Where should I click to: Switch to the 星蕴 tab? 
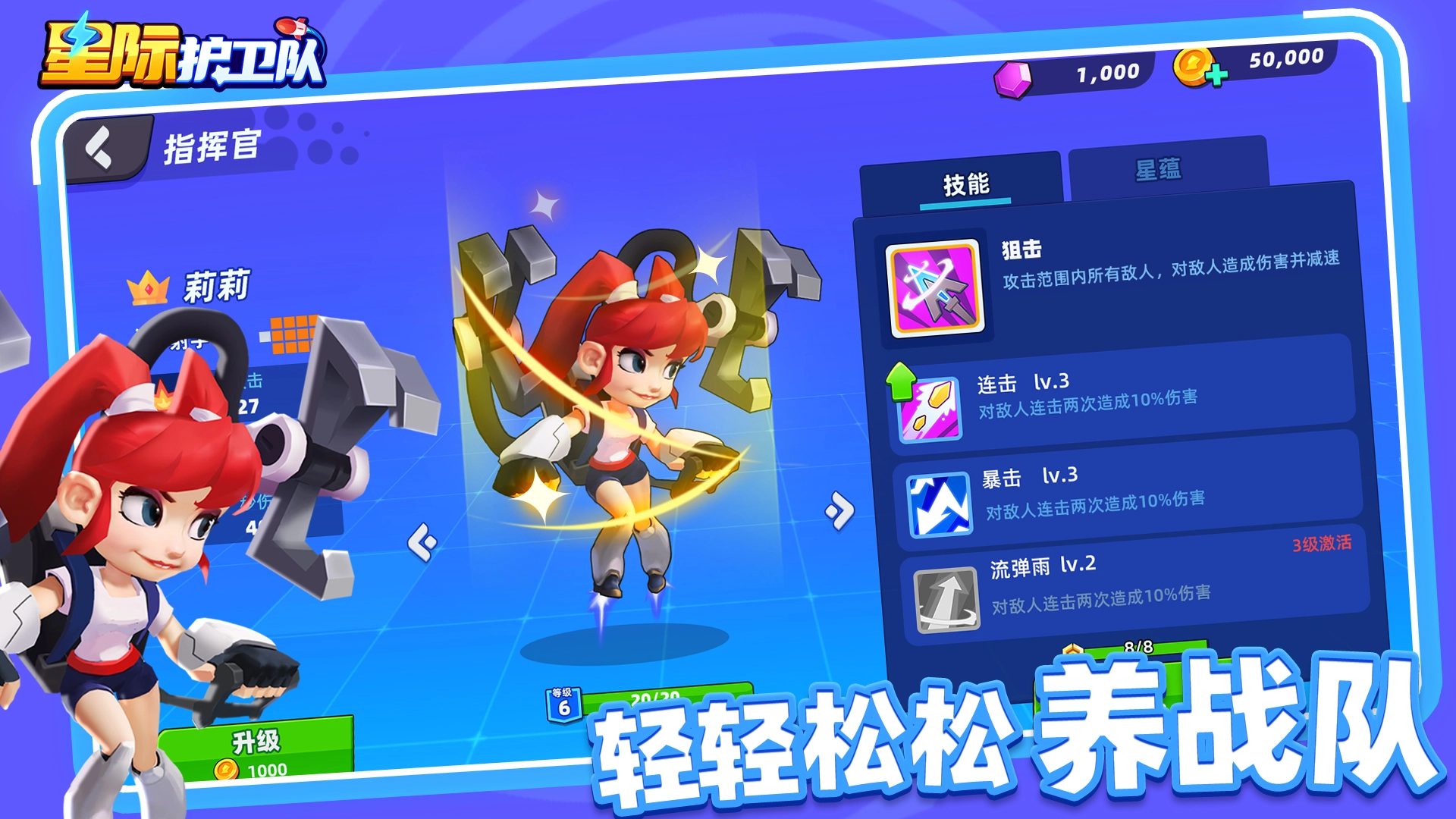(x=1160, y=168)
